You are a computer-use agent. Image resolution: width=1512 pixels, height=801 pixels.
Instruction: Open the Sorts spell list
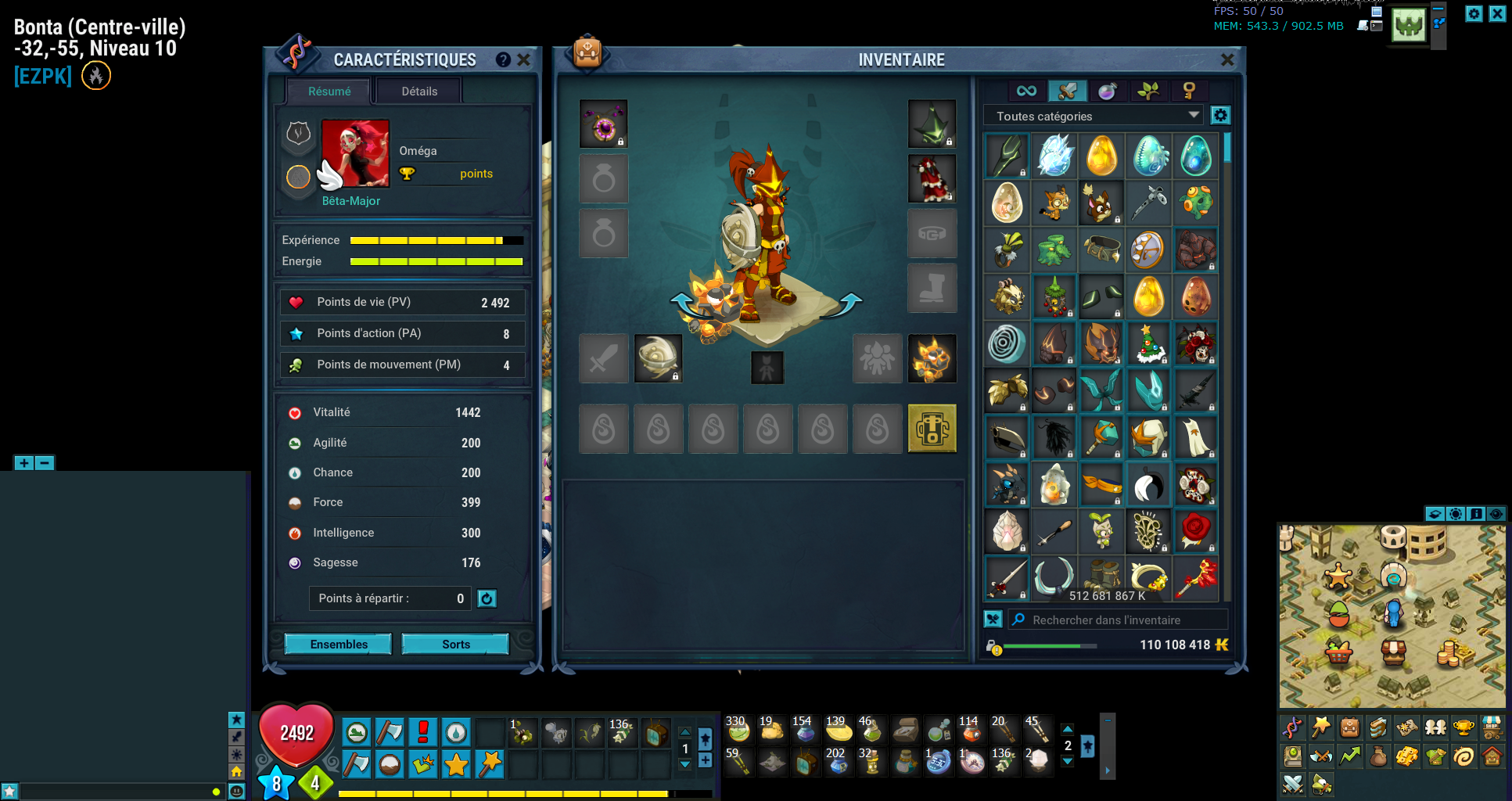455,644
